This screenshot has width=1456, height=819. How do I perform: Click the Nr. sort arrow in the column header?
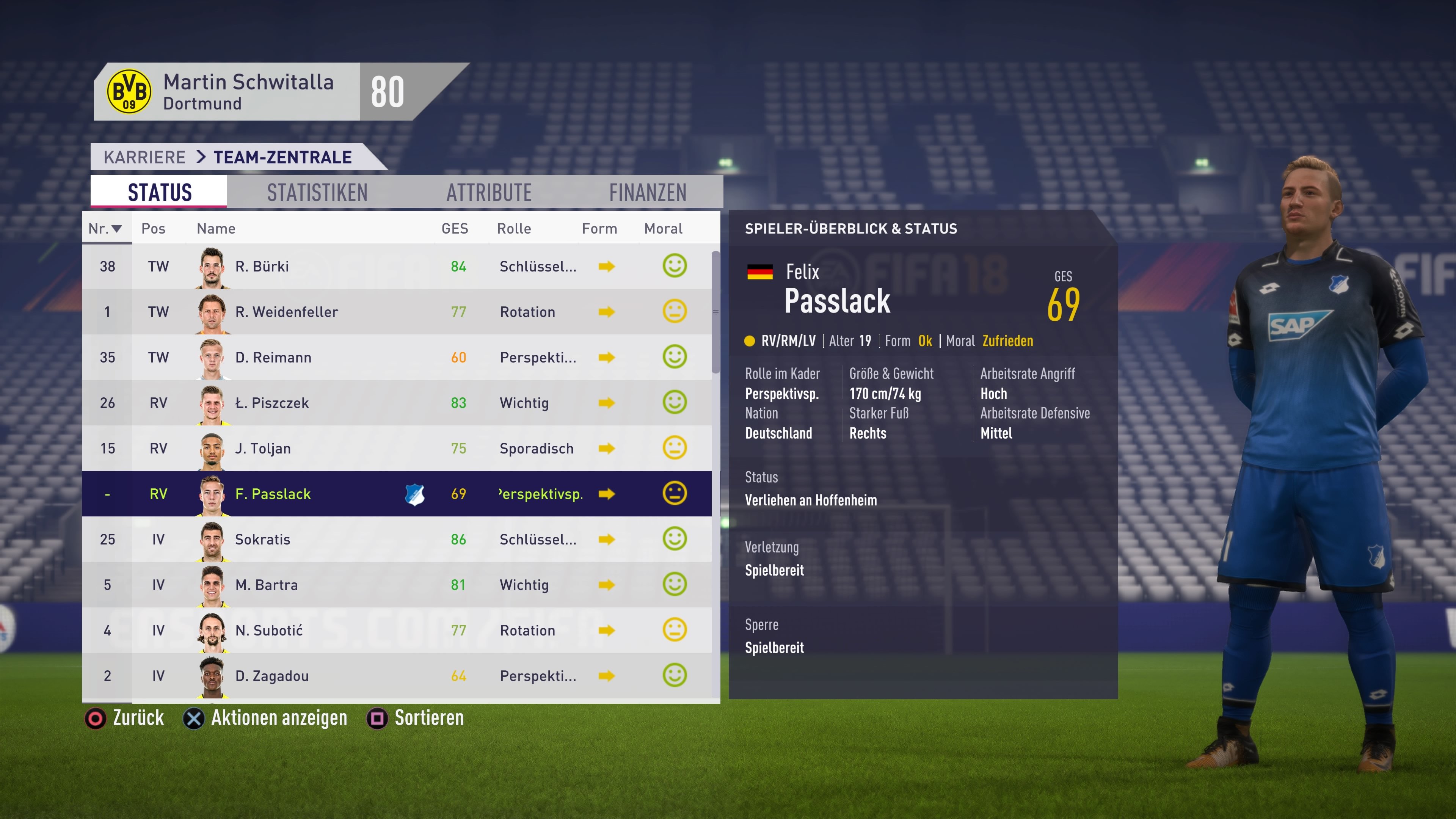[116, 228]
